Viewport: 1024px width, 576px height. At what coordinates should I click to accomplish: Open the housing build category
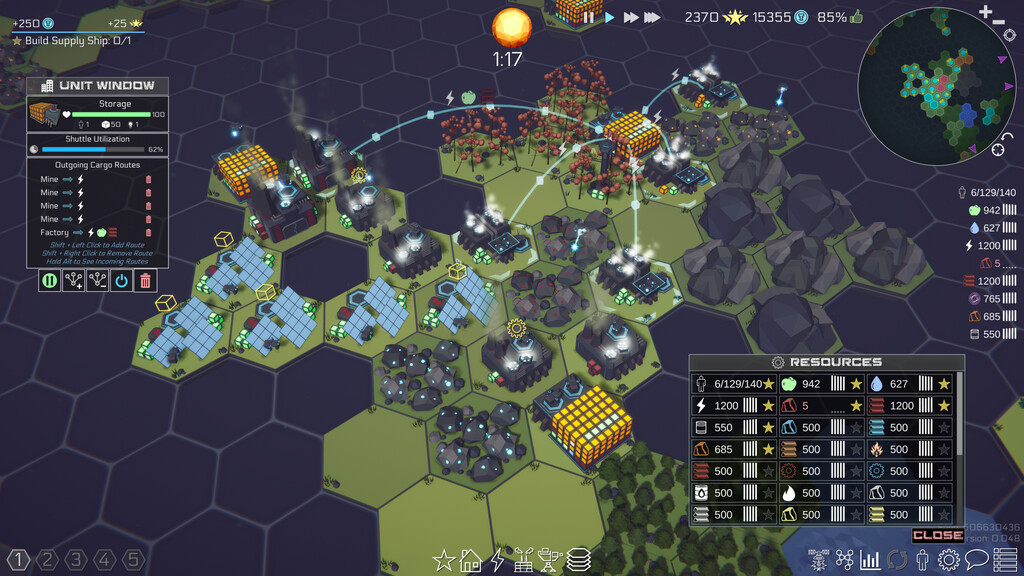(x=470, y=561)
